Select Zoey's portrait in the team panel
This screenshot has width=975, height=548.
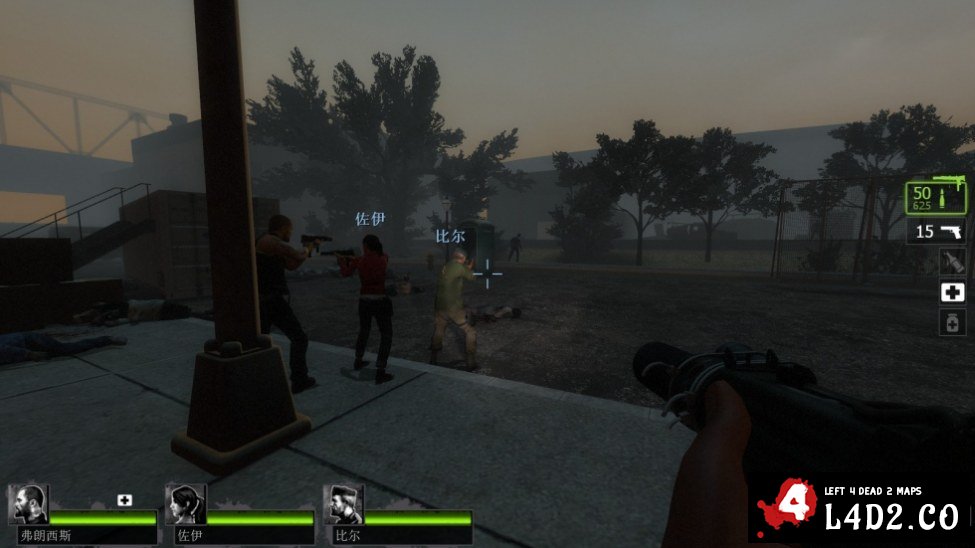(x=186, y=505)
